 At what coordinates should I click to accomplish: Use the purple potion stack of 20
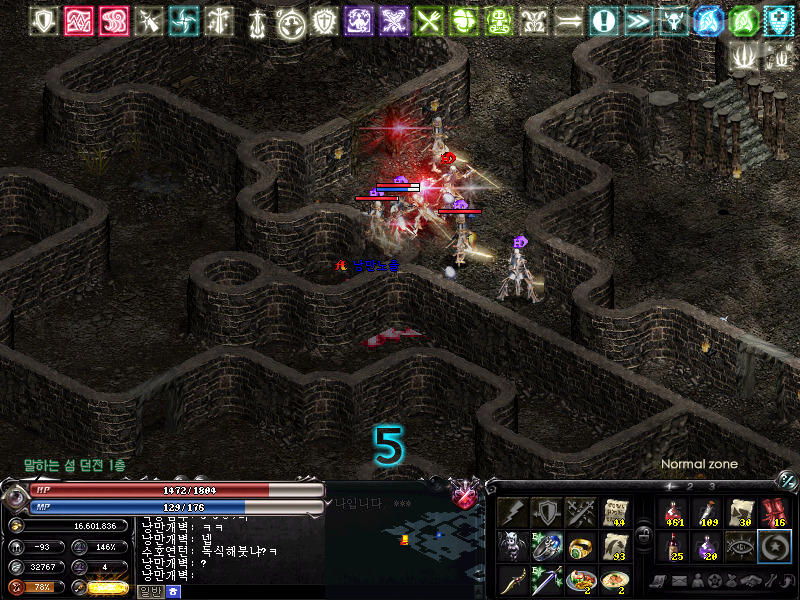(707, 547)
